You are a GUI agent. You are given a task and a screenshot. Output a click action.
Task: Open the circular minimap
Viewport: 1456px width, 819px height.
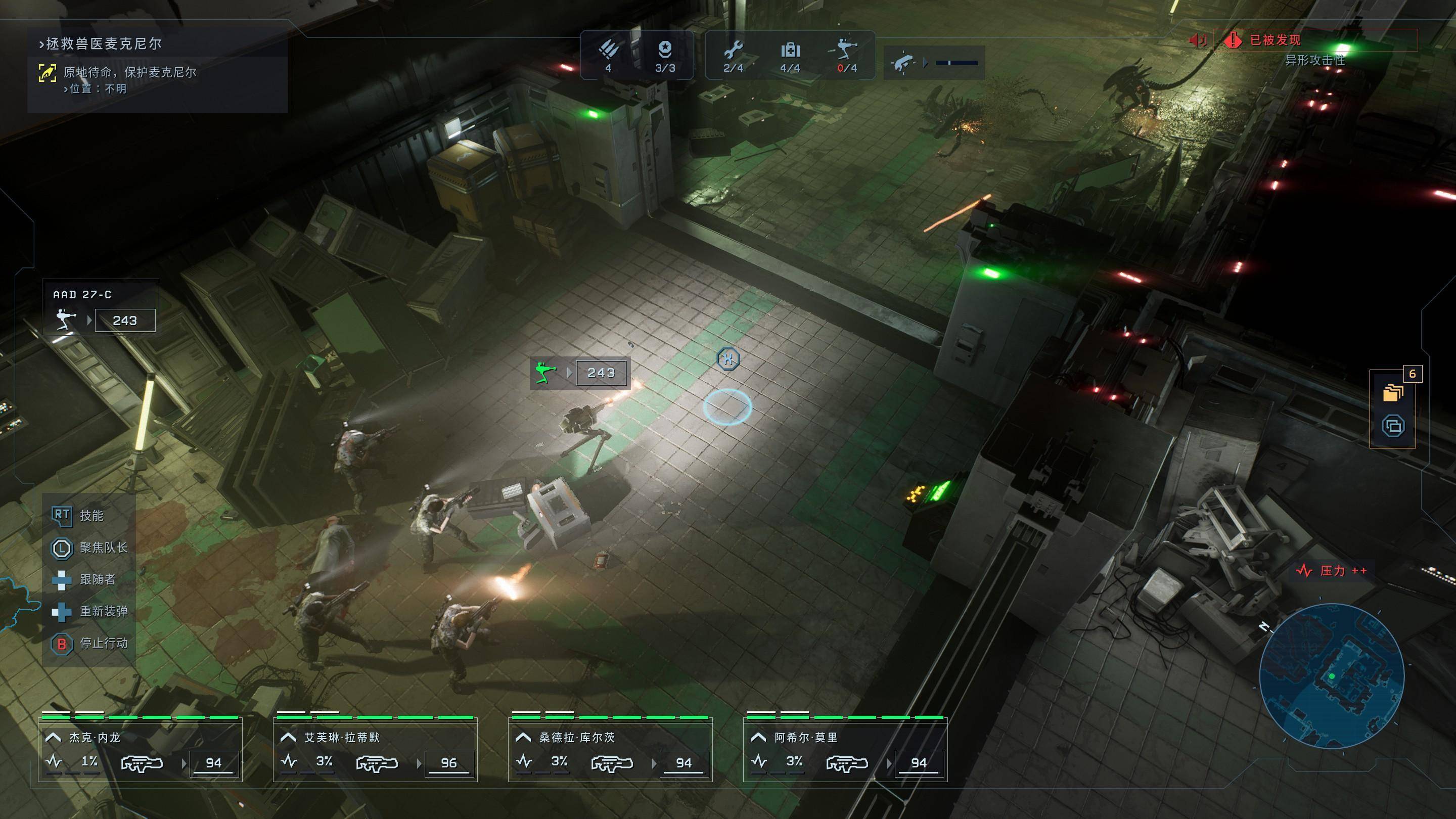[x=1331, y=676]
